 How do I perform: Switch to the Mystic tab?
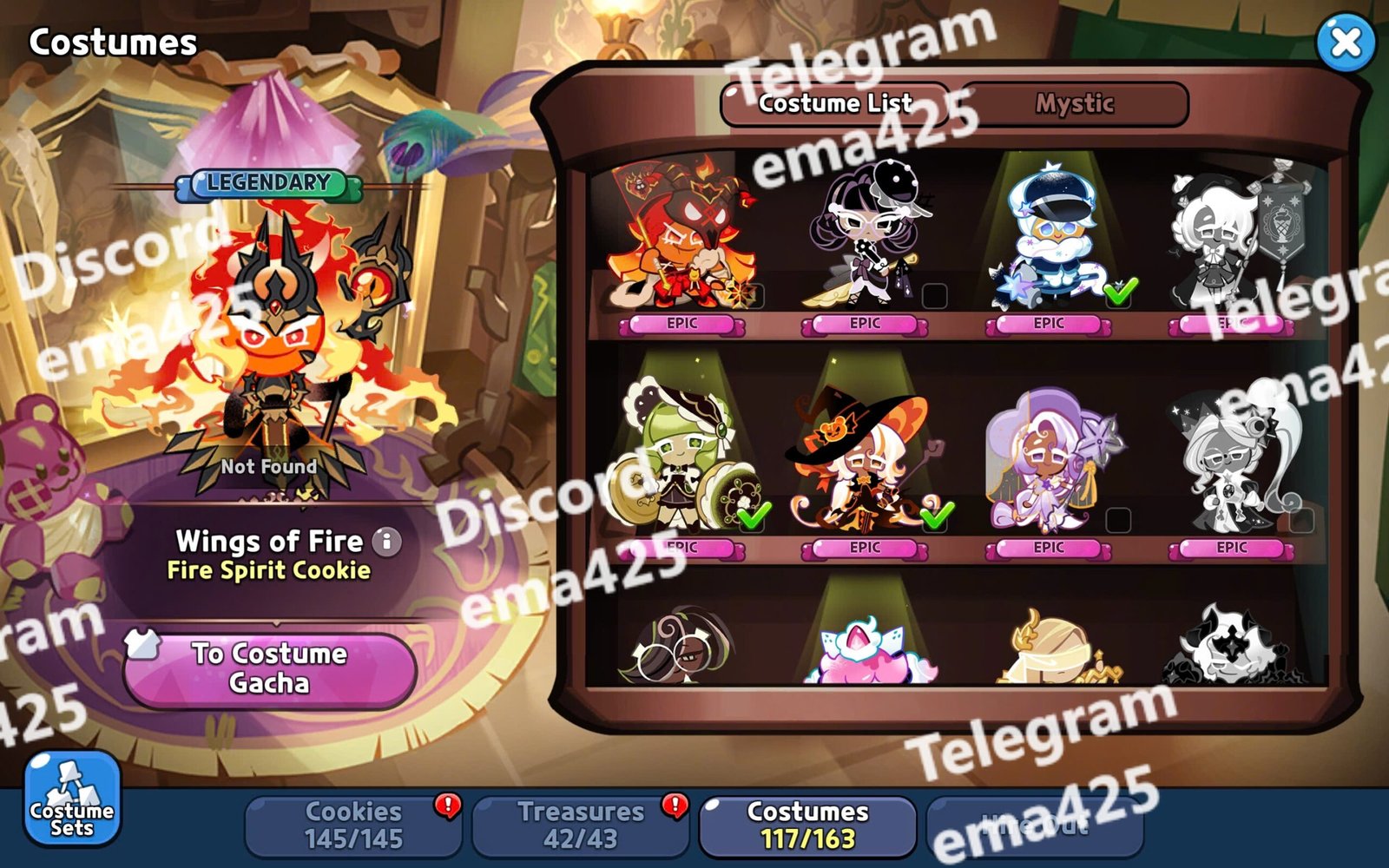click(x=1074, y=104)
